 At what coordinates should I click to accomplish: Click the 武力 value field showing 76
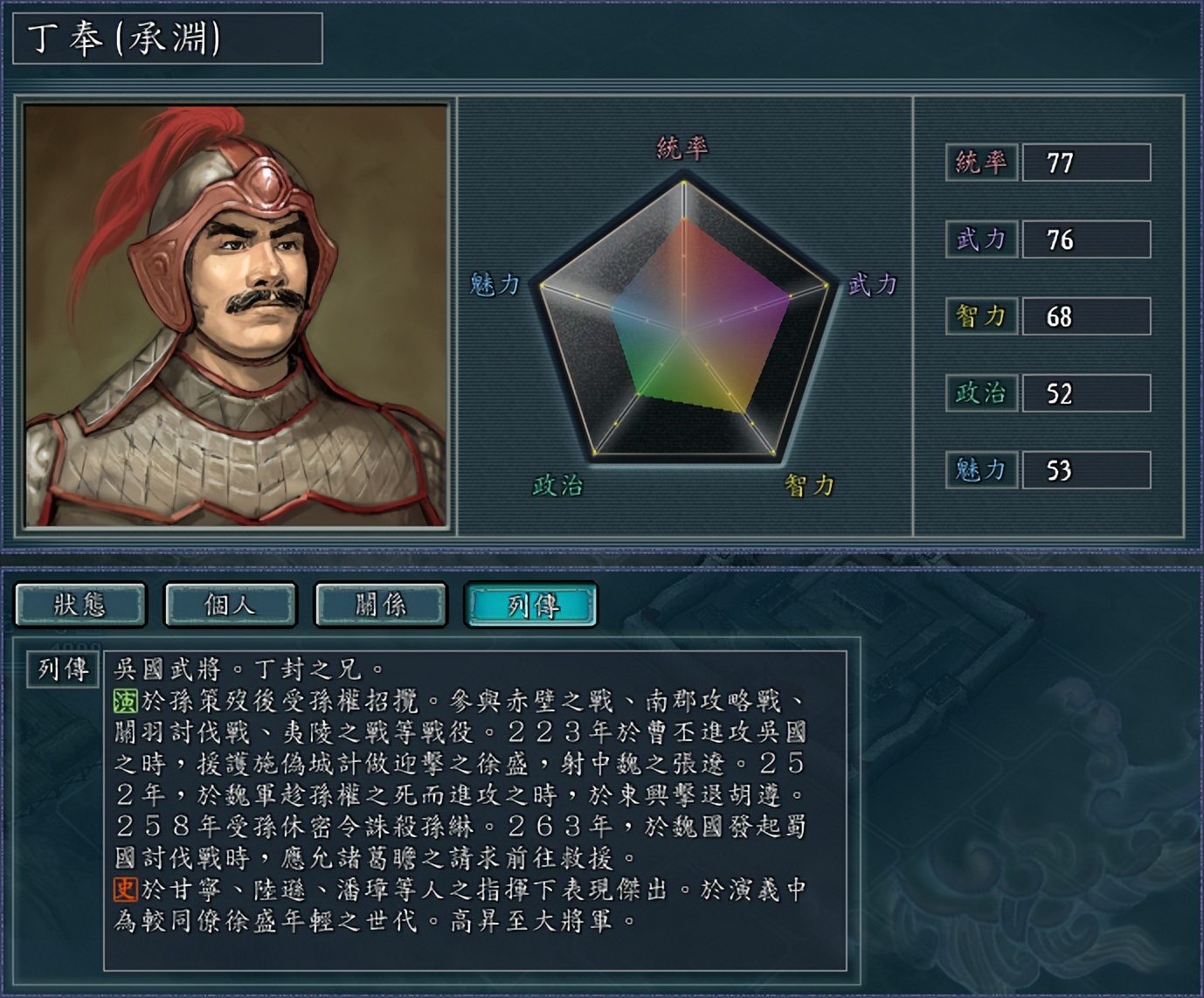[1086, 239]
